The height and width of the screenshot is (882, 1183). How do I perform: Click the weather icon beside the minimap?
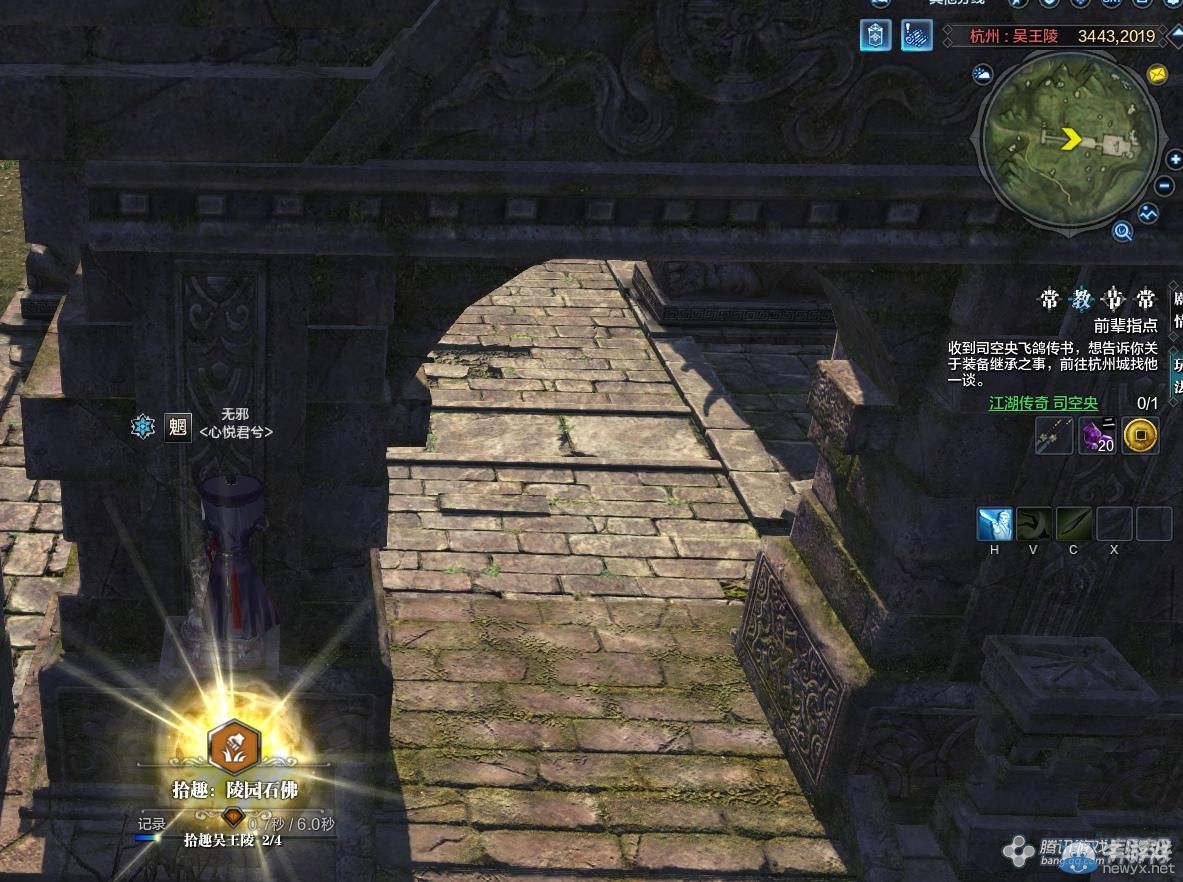[983, 75]
